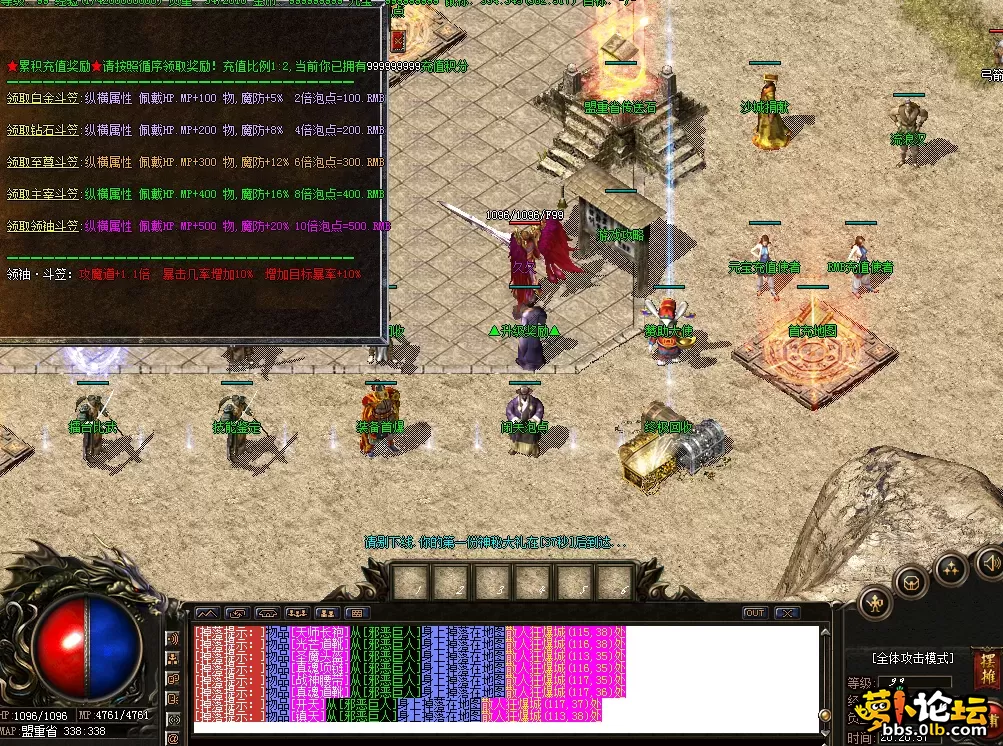Click the OUT button above chat
Image resolution: width=1003 pixels, height=746 pixels.
tap(755, 613)
